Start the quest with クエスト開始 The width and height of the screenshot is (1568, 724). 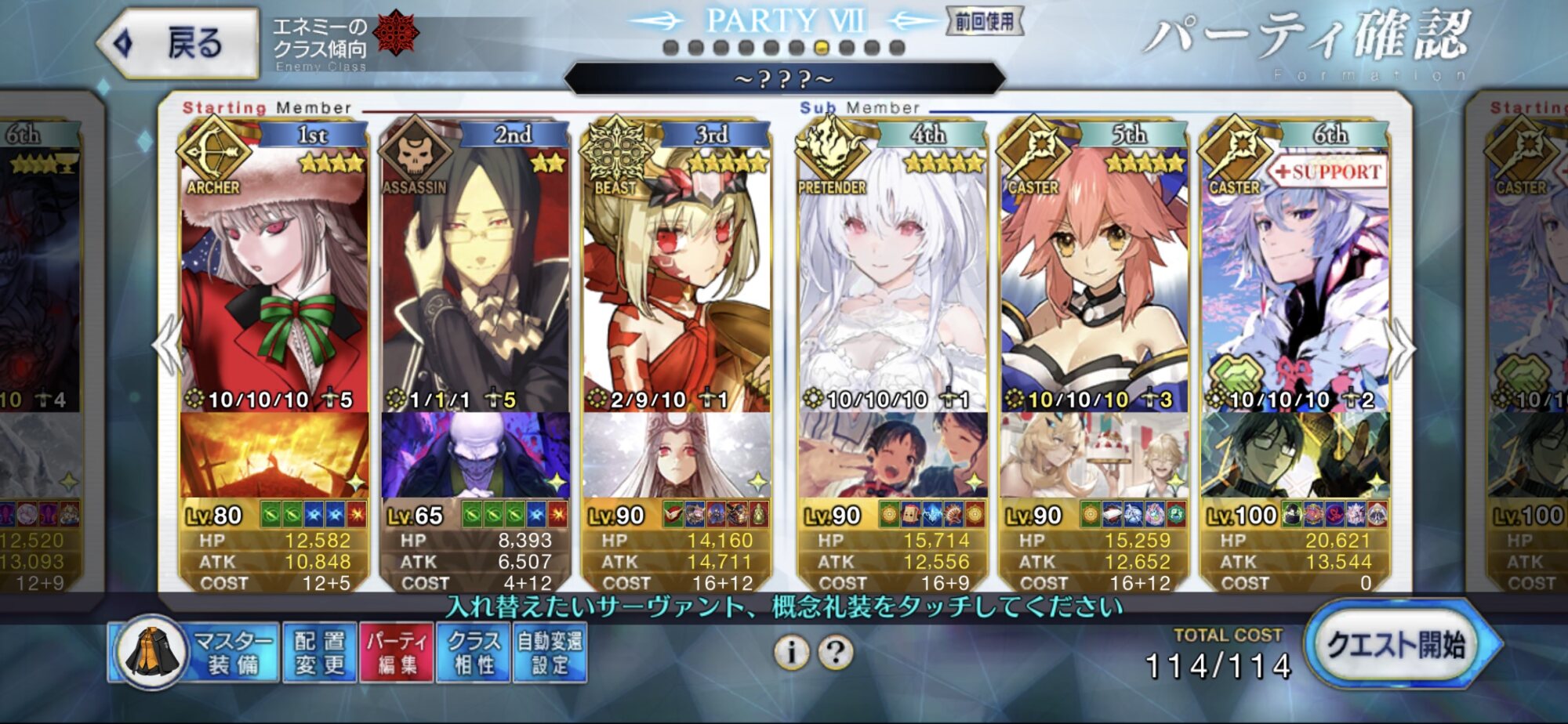(1397, 646)
